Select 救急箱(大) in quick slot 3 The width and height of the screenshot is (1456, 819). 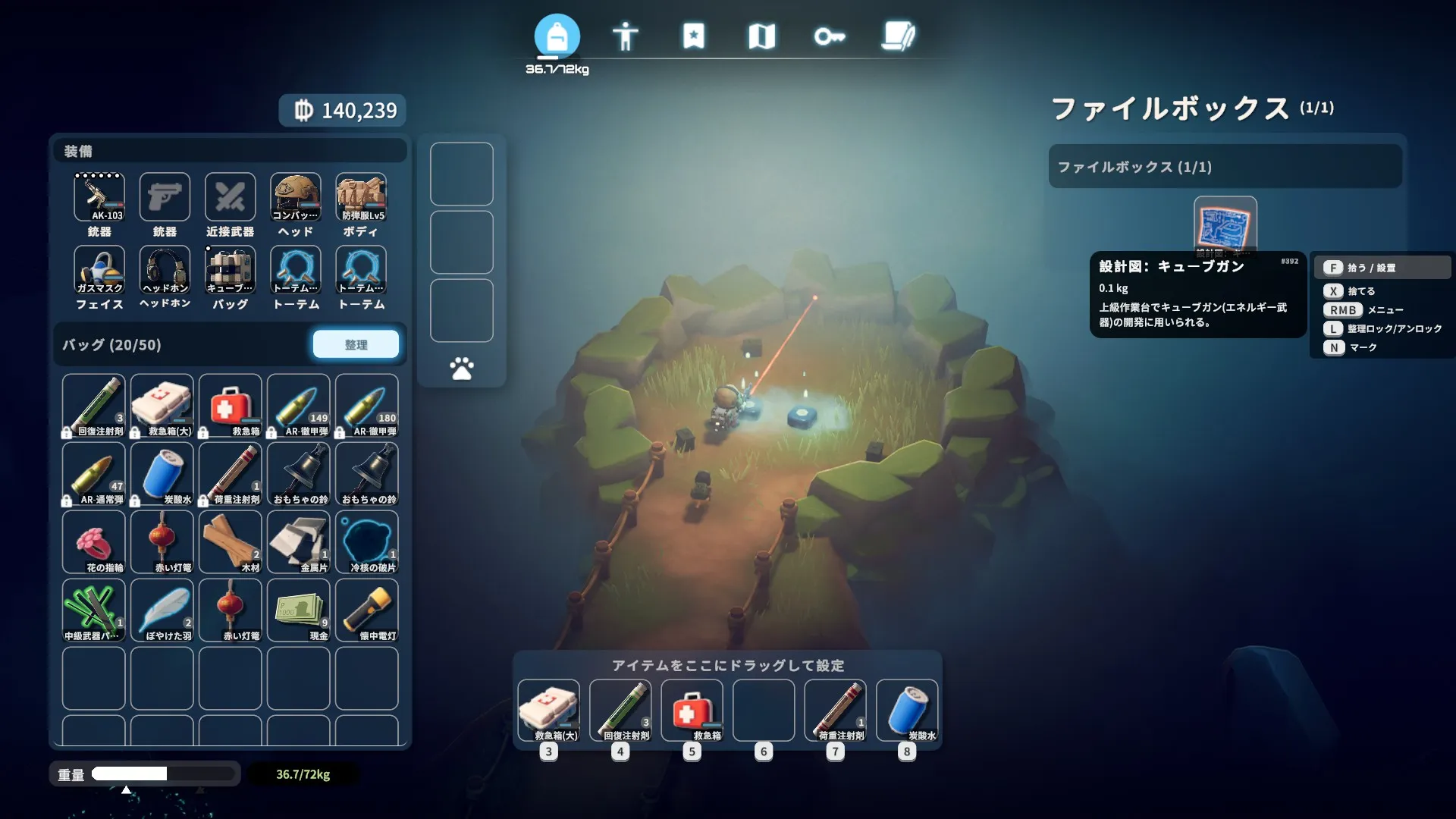[548, 710]
